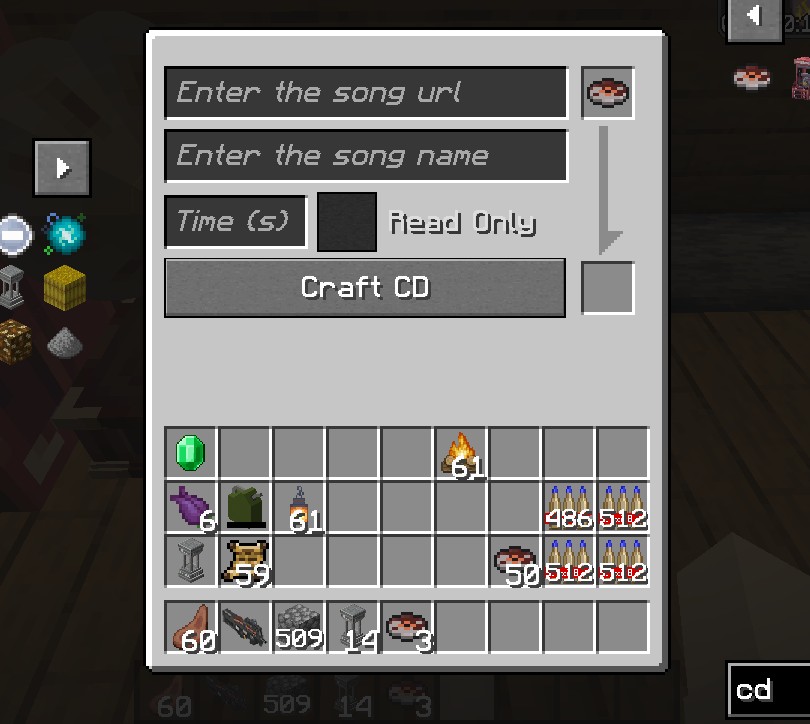Select the song name text field
The image size is (810, 724).
[x=366, y=156]
